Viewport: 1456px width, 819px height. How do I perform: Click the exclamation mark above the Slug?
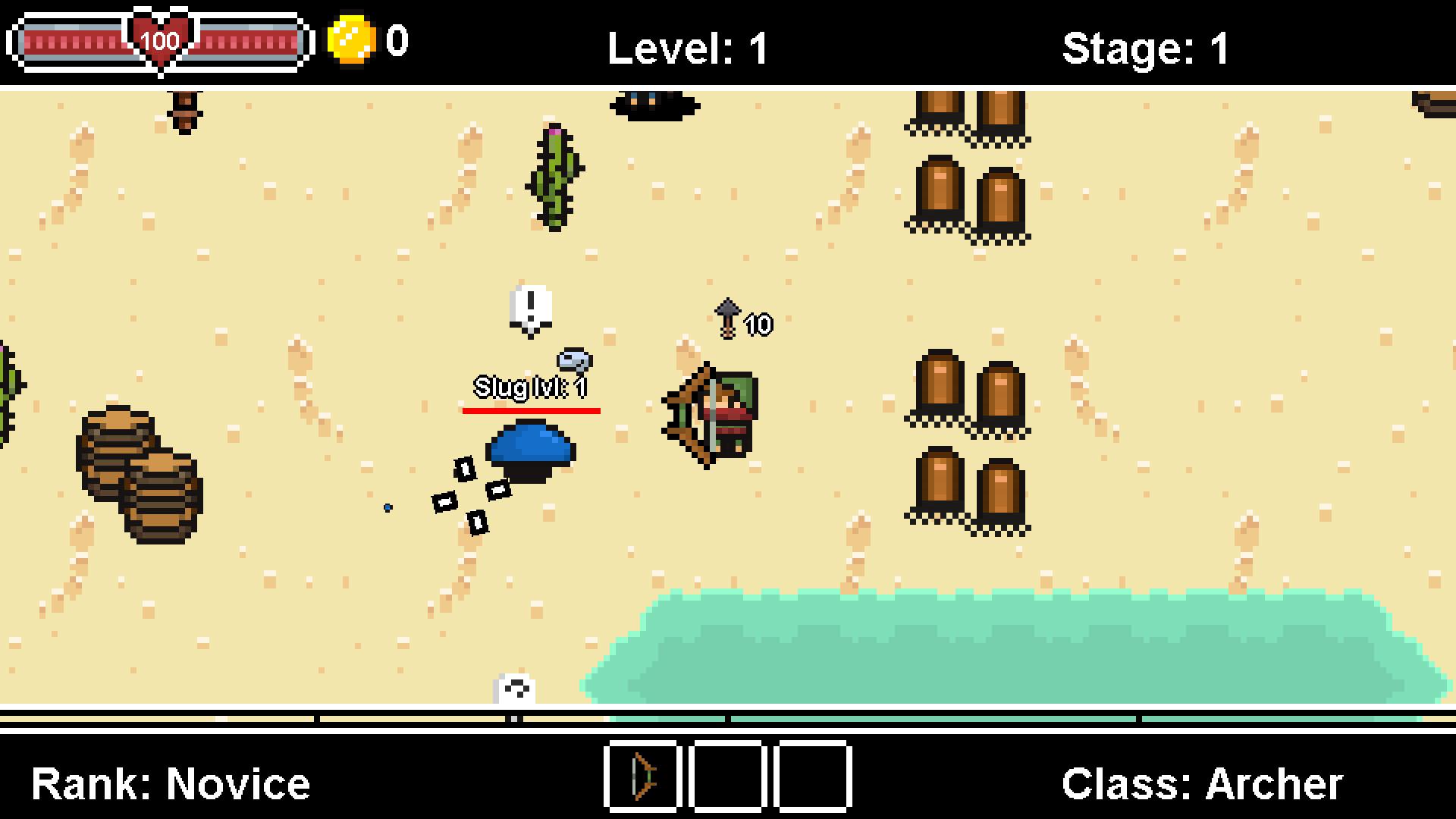[x=530, y=306]
